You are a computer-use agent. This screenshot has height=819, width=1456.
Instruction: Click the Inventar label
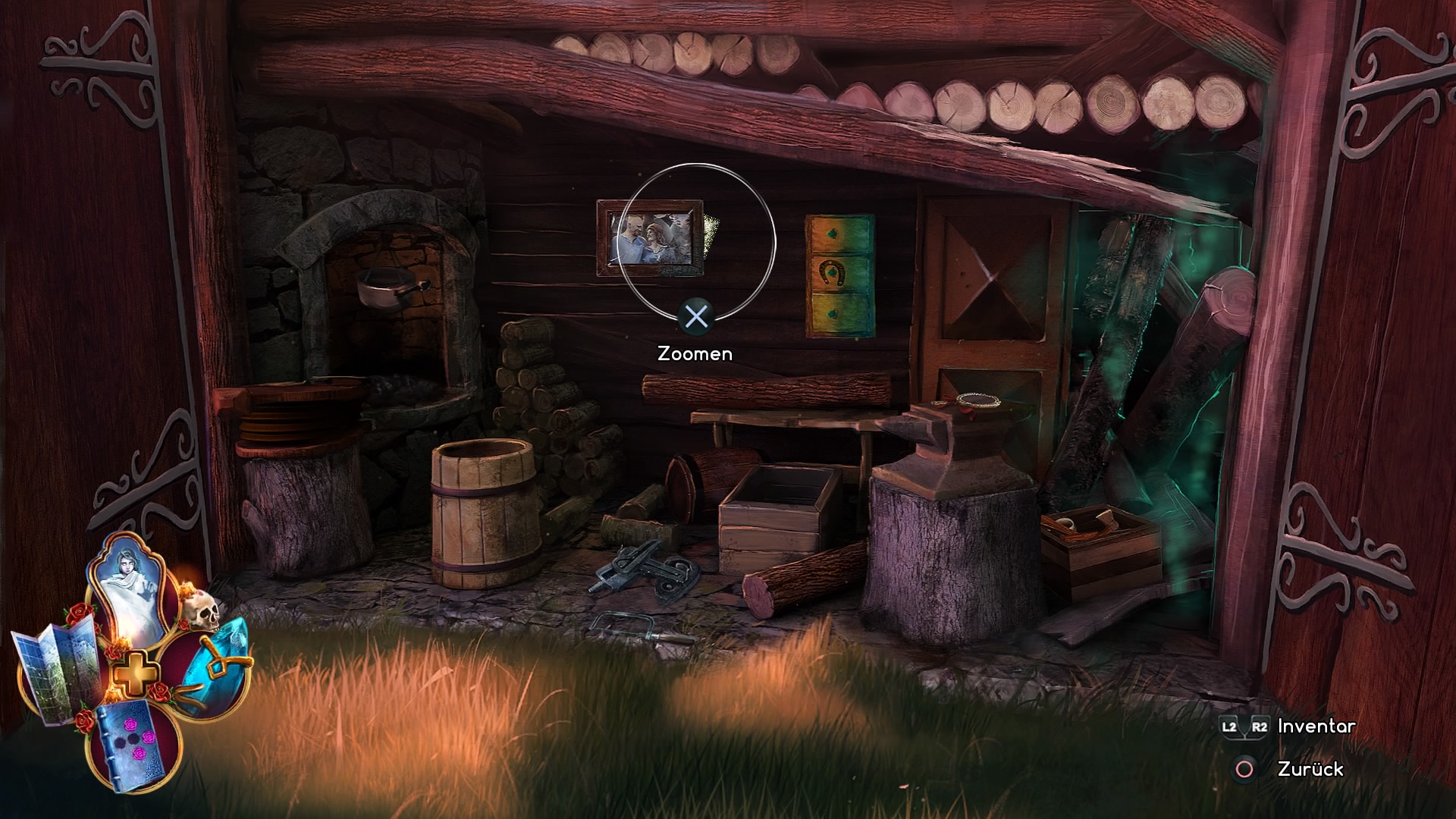[1316, 726]
